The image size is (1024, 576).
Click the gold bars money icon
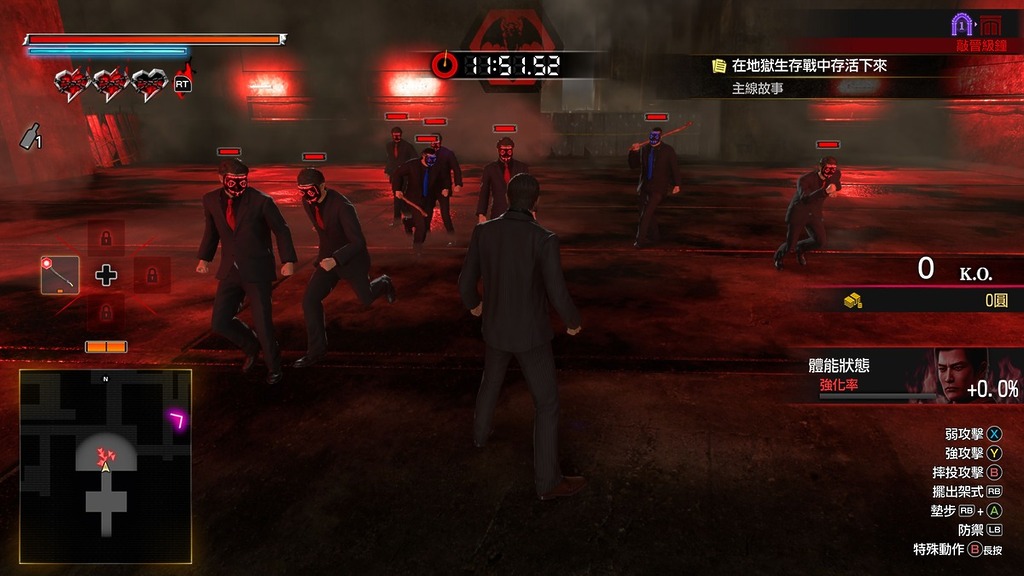(x=853, y=300)
